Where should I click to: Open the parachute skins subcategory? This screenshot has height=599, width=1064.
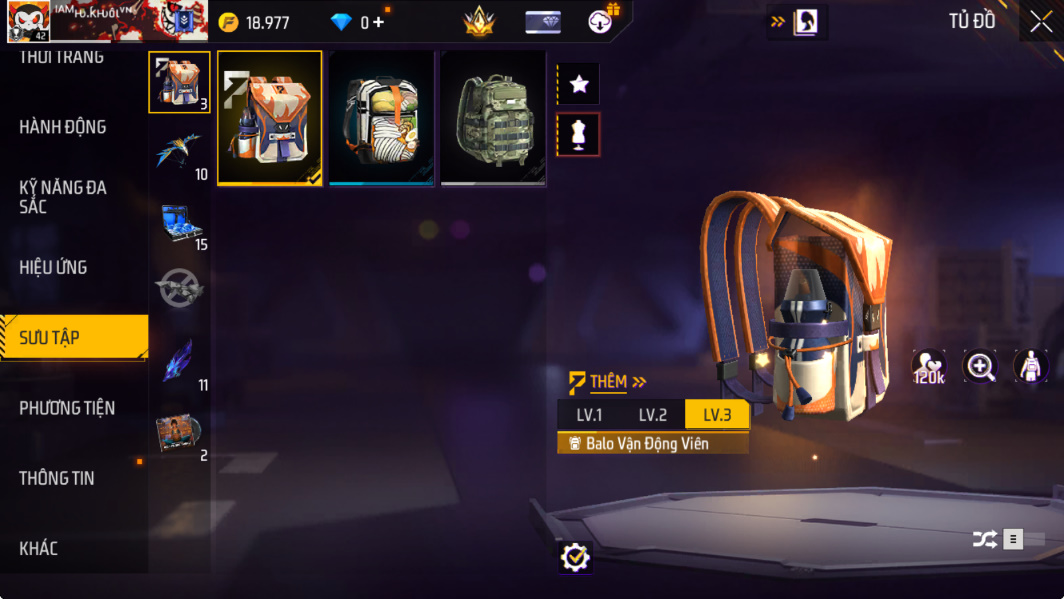[x=179, y=152]
